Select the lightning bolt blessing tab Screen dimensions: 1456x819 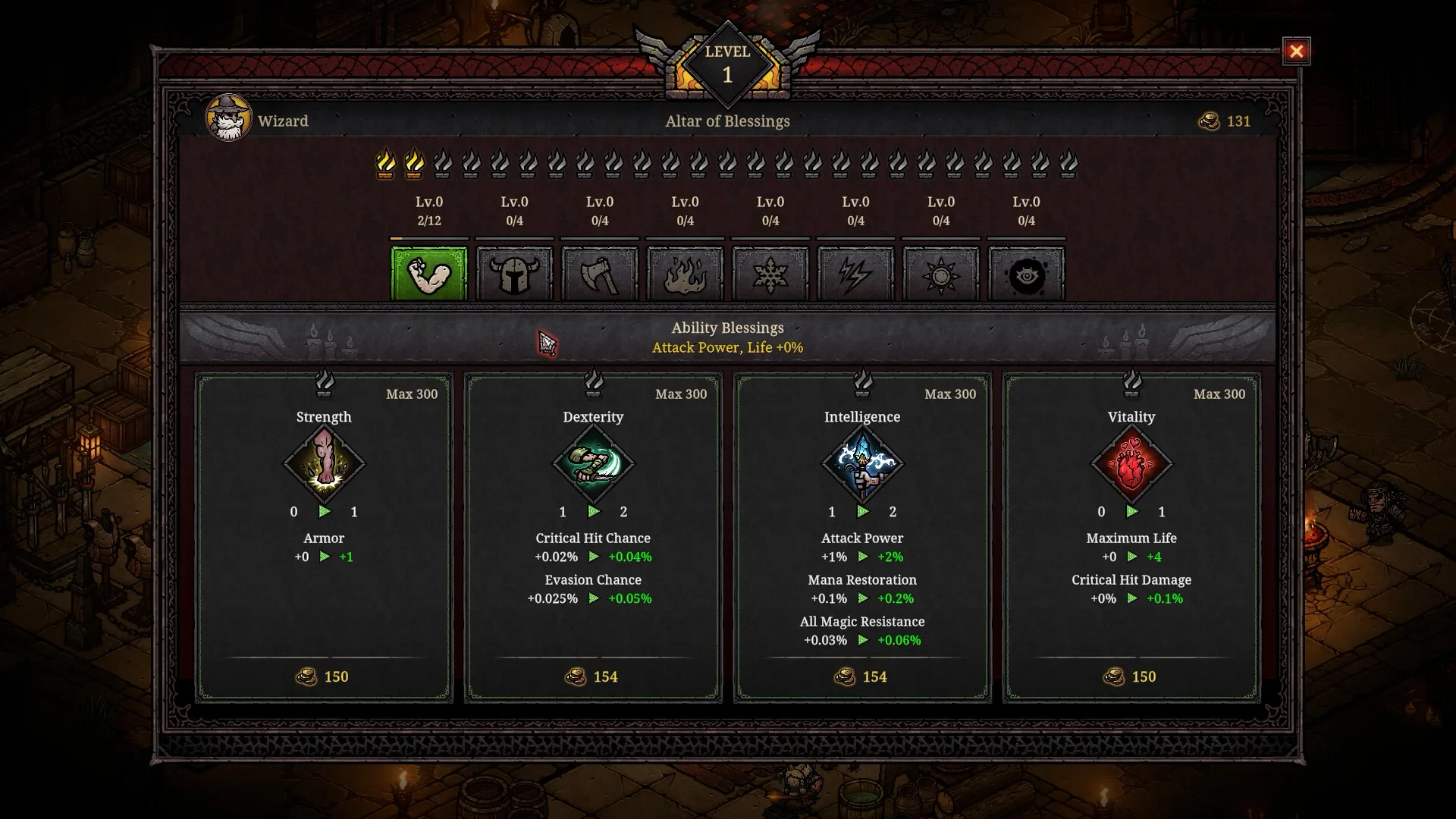tap(855, 275)
